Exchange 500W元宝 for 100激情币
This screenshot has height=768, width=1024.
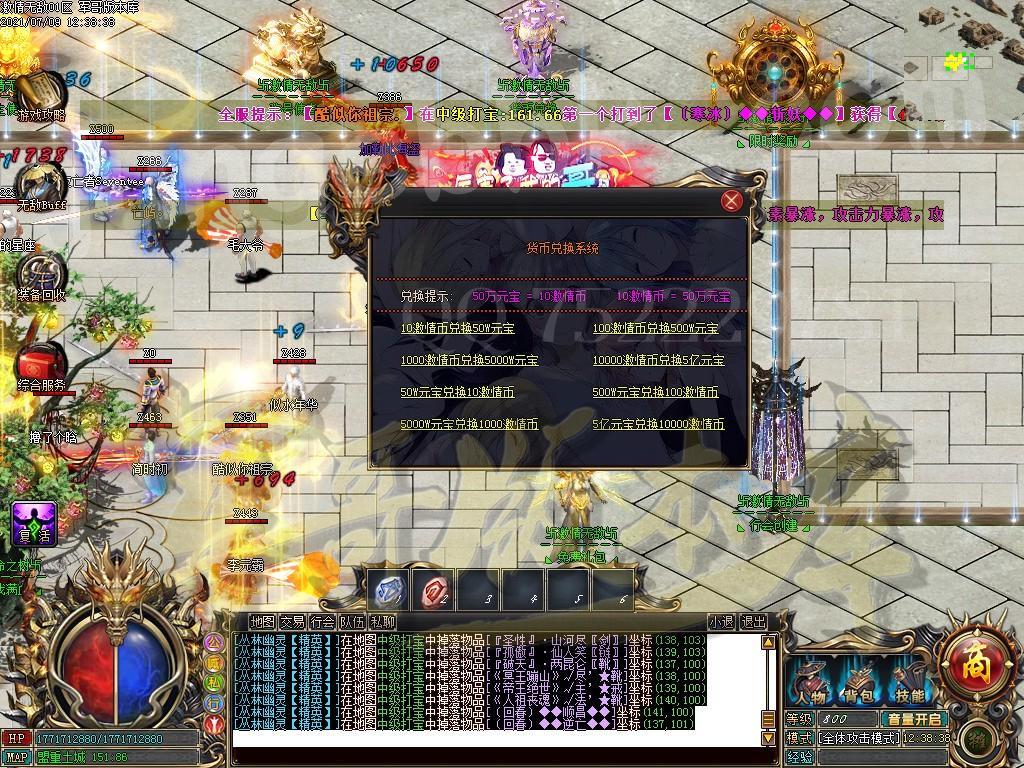tap(655, 392)
